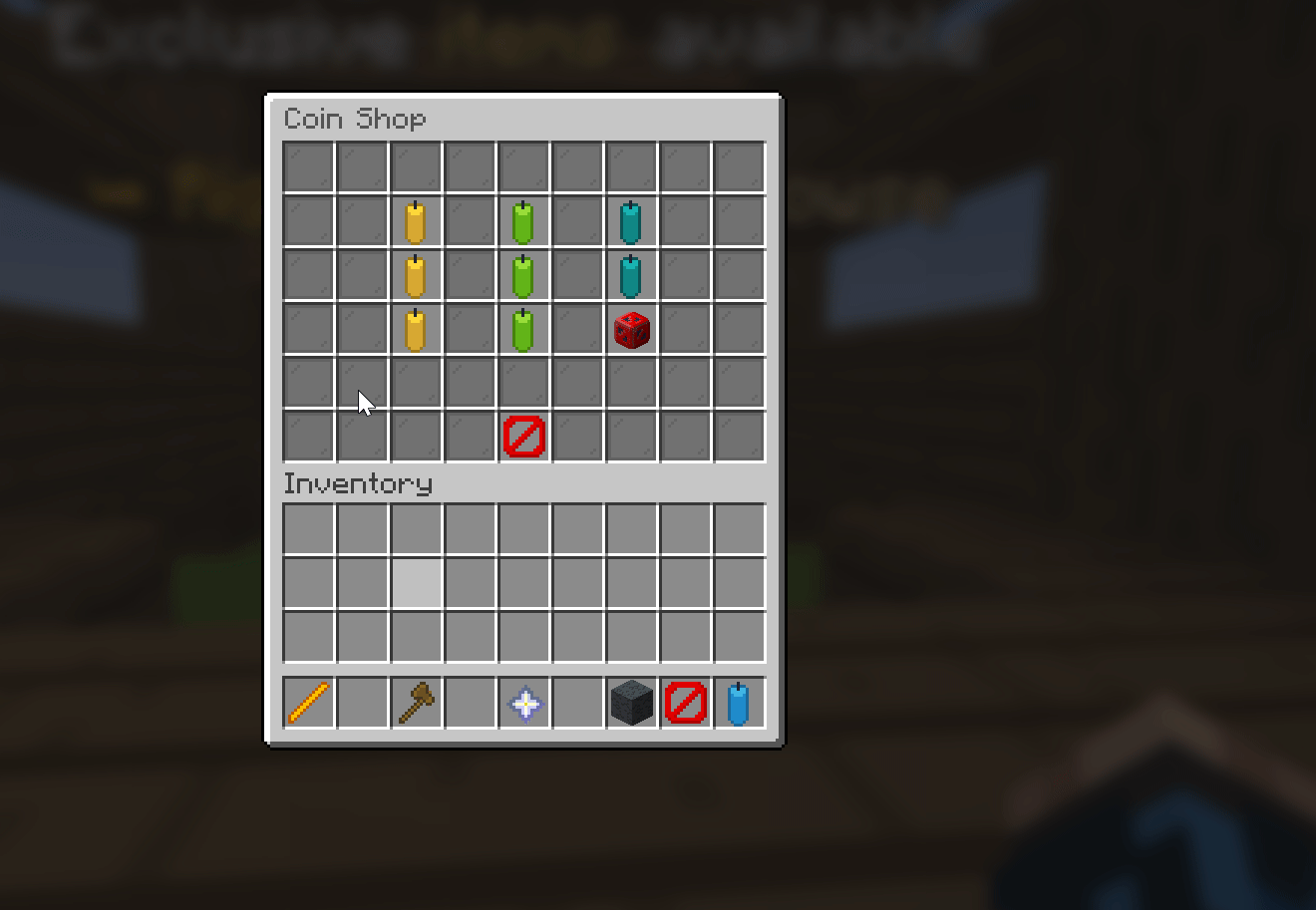Pick the bottom yellow candle offering
Viewport: 1316px width, 910px height.
(x=415, y=329)
